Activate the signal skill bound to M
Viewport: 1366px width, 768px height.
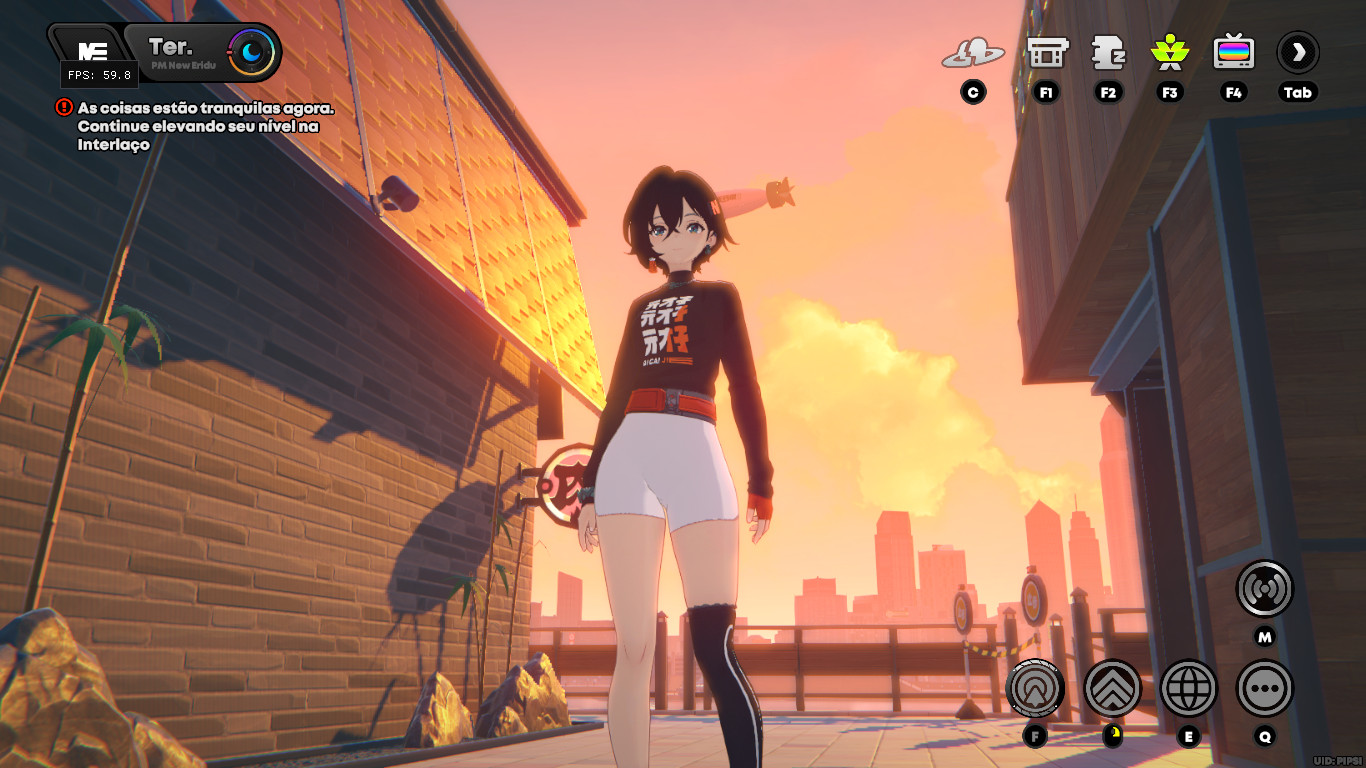click(x=1263, y=589)
